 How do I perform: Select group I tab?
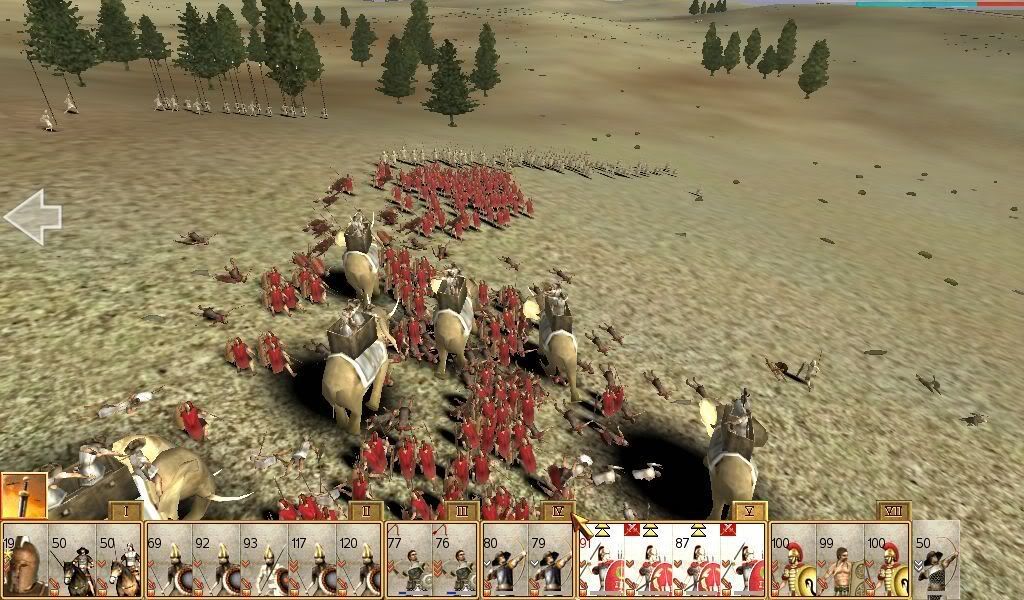click(x=124, y=512)
